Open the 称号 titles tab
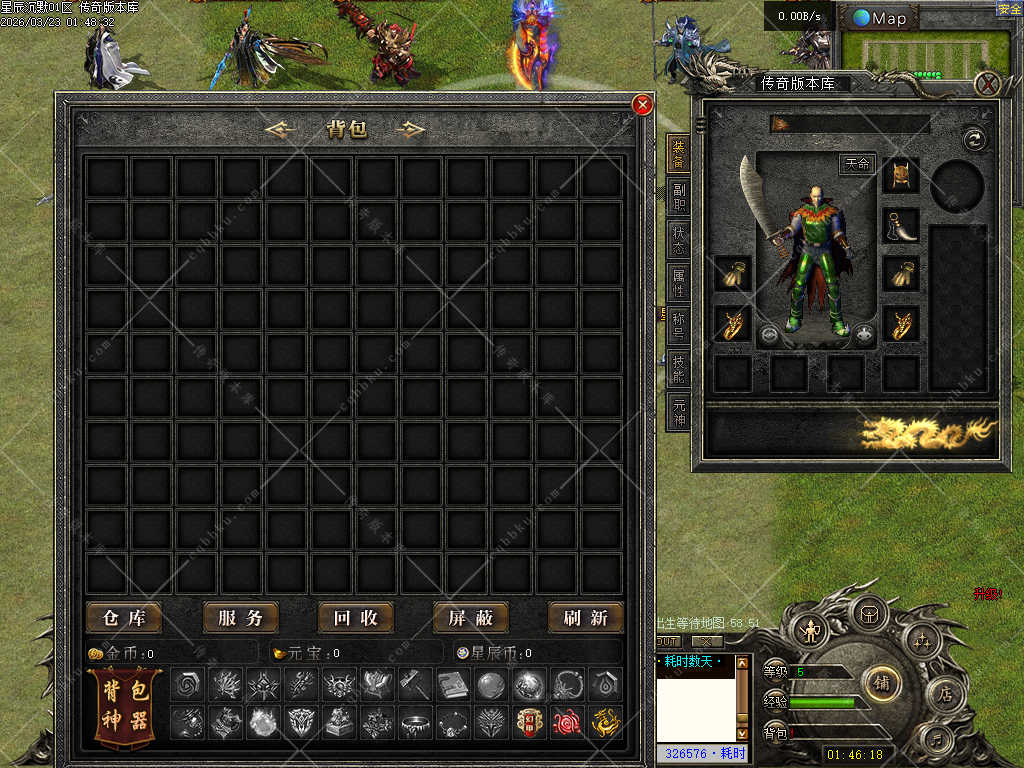 click(678, 326)
